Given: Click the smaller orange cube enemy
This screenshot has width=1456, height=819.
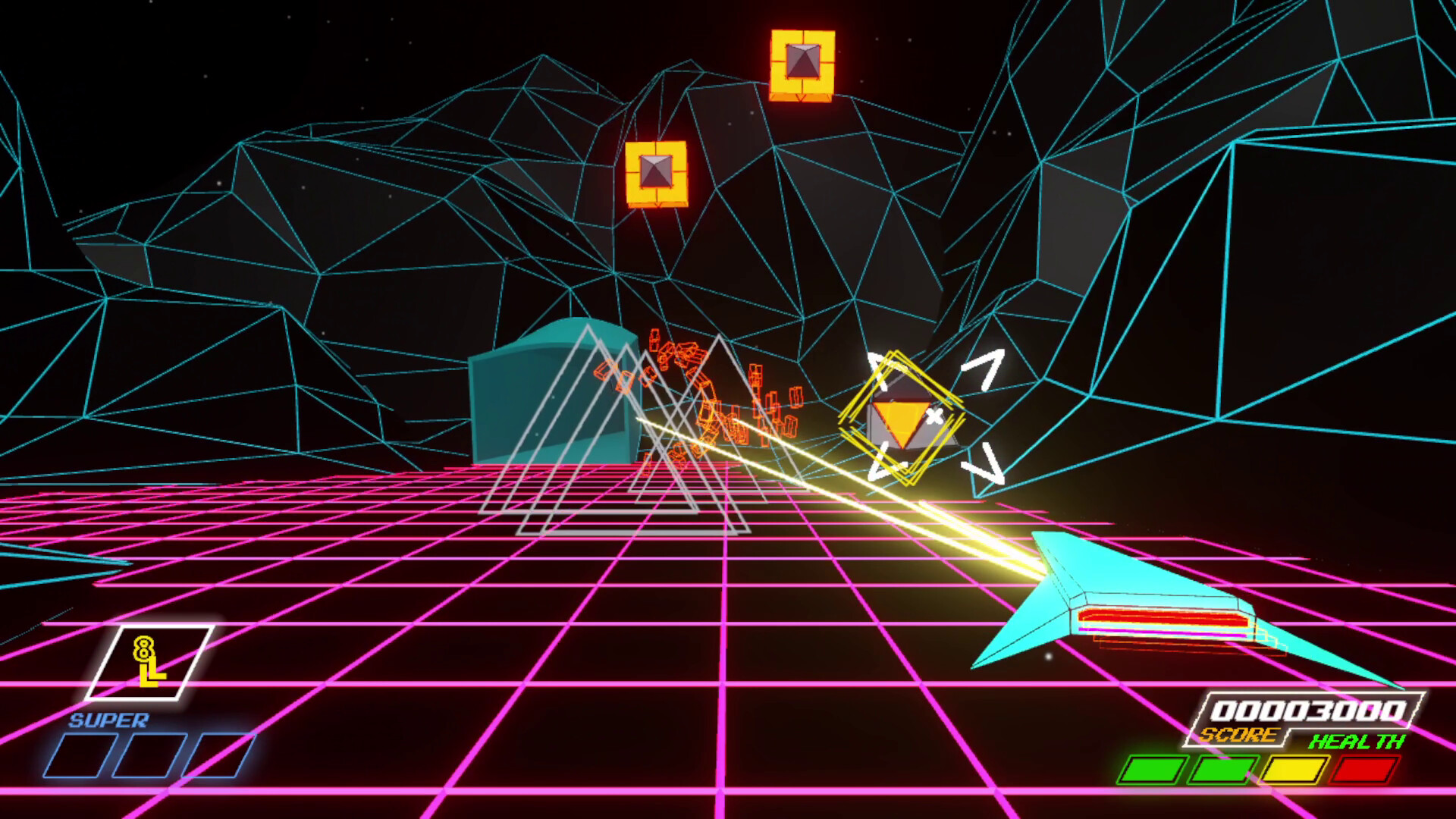Looking at the screenshot, I should tap(657, 173).
